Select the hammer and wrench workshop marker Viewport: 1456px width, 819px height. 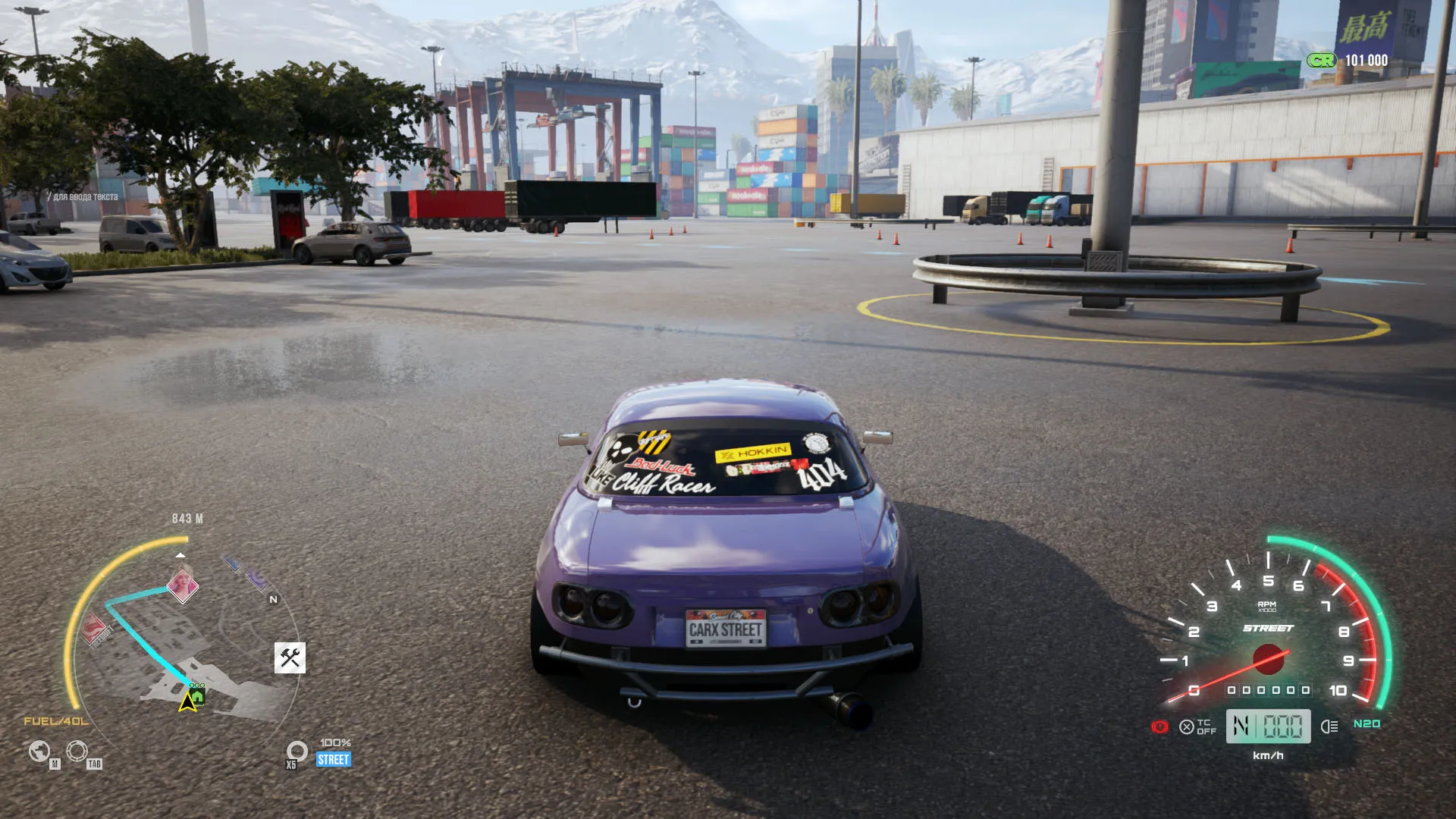tap(290, 657)
